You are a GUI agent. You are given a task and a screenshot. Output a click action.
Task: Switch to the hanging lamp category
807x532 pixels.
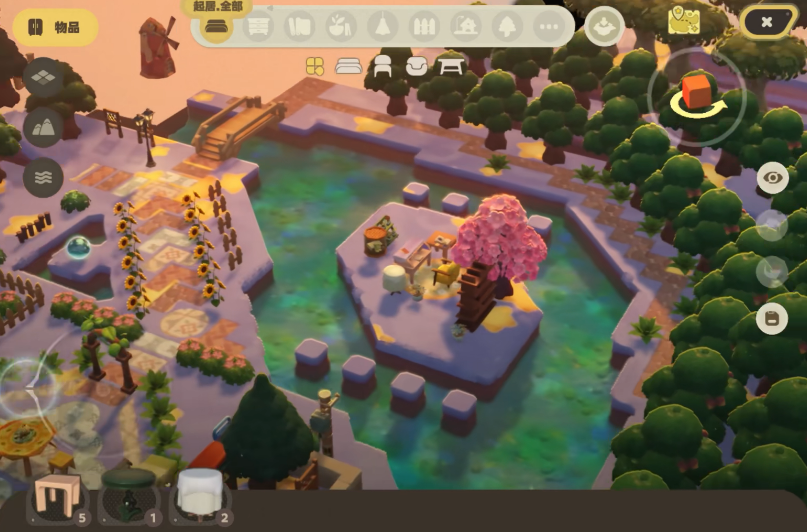[x=383, y=27]
